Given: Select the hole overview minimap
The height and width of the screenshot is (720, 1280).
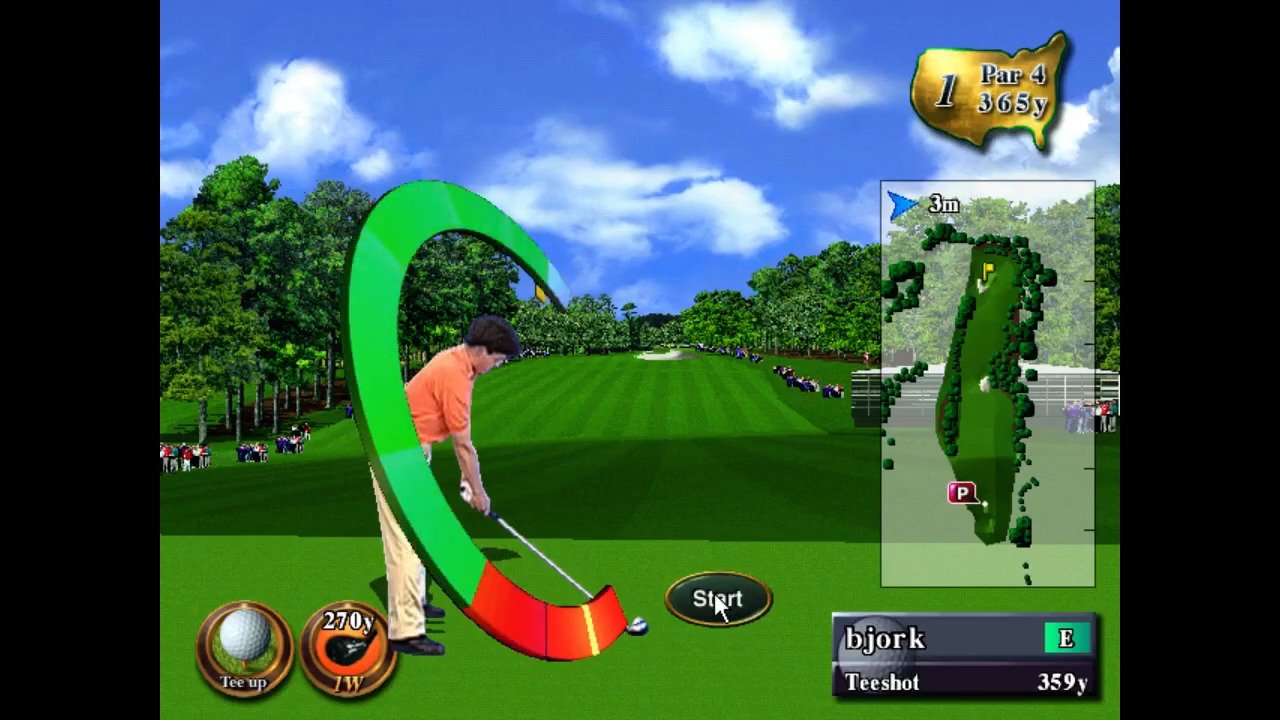Looking at the screenshot, I should click(987, 384).
